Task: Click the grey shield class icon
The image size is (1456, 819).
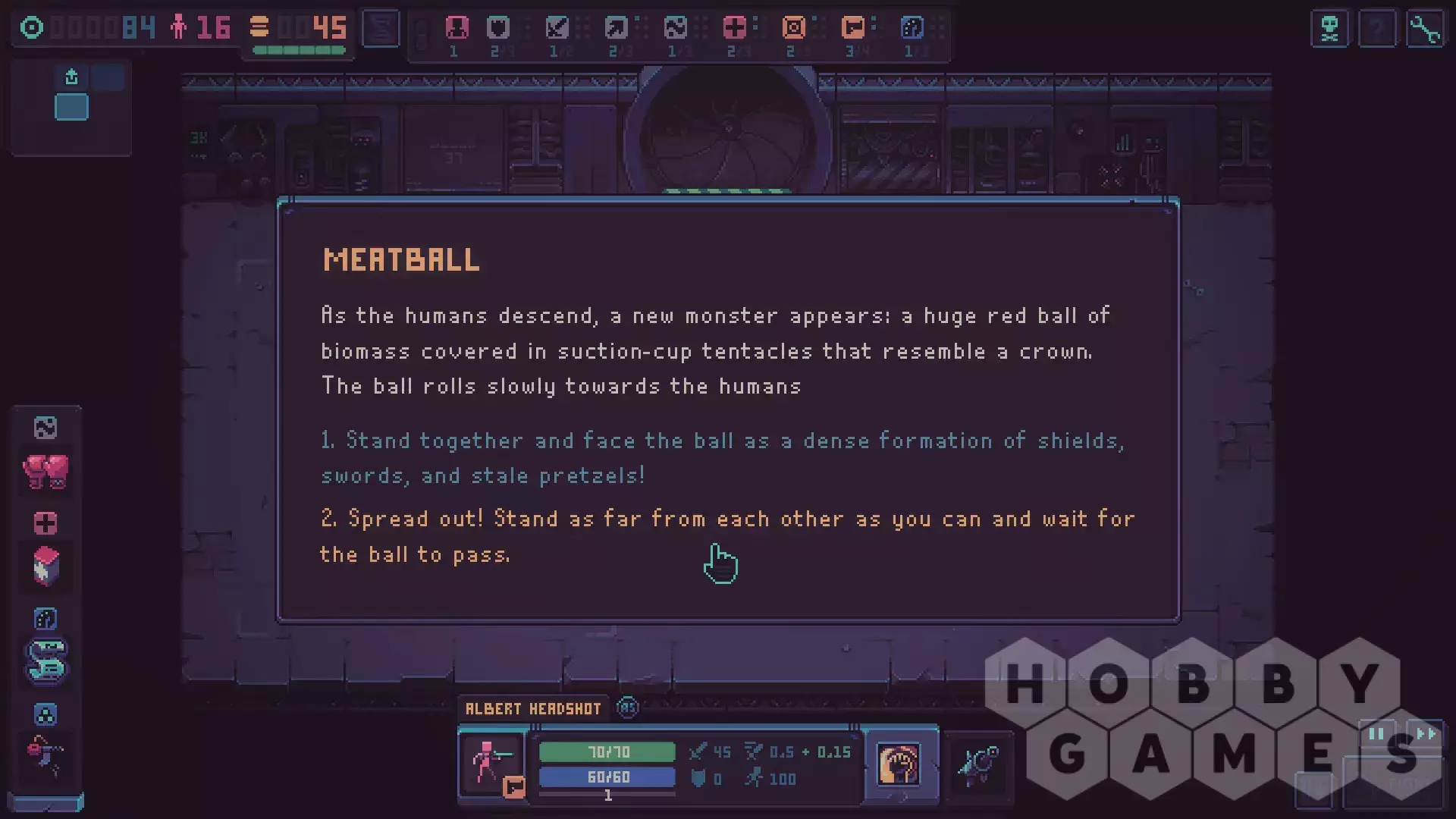Action: (498, 29)
